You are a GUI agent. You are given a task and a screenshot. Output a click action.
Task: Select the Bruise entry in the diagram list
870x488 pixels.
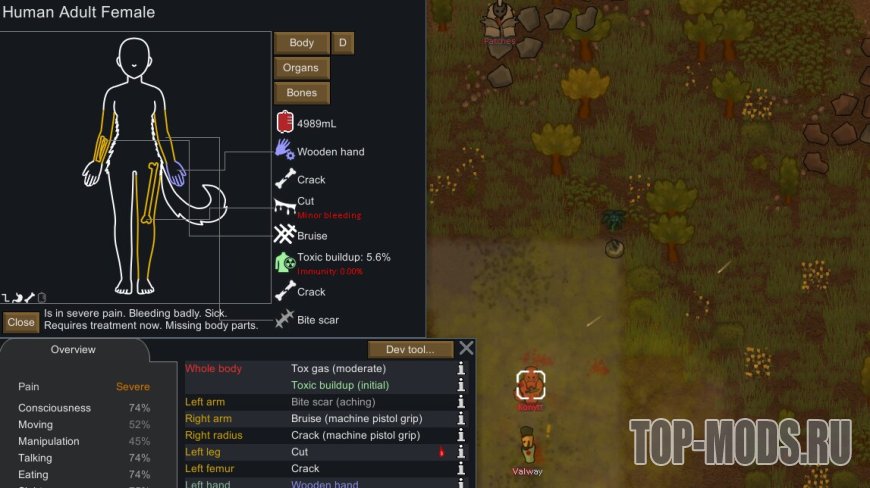pyautogui.click(x=312, y=236)
